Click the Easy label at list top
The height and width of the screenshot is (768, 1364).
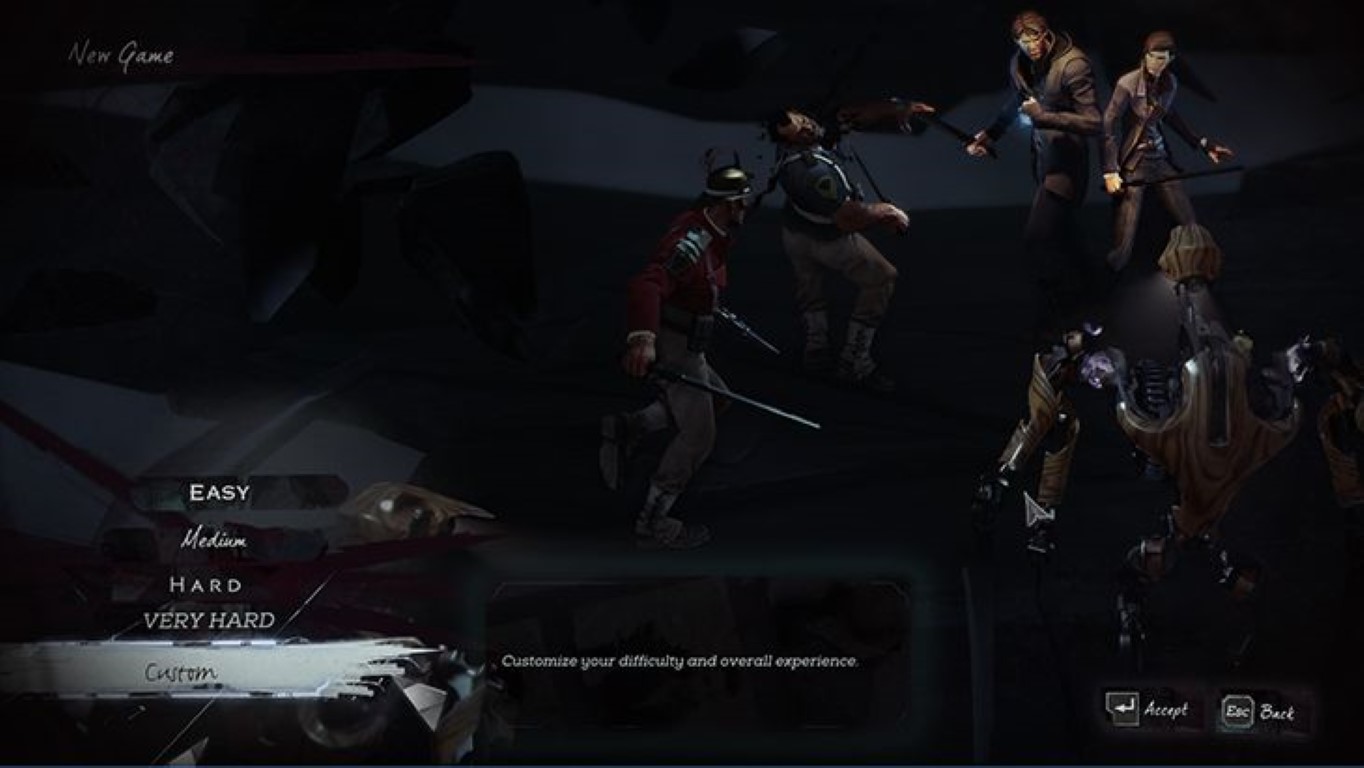219,492
